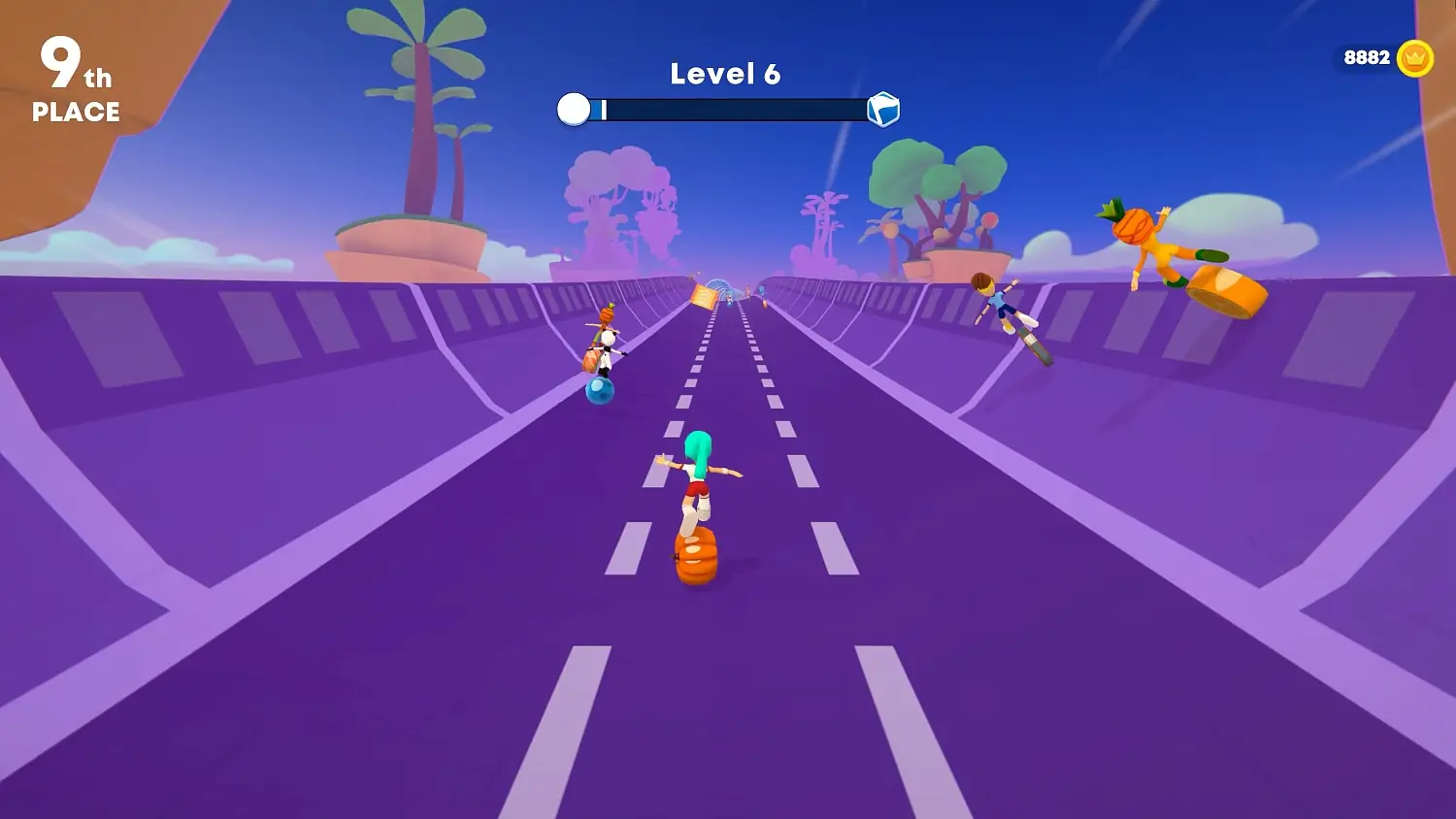Image resolution: width=1456 pixels, height=819 pixels.
Task: Click the blue bowling ball on the left lane
Action: (601, 390)
